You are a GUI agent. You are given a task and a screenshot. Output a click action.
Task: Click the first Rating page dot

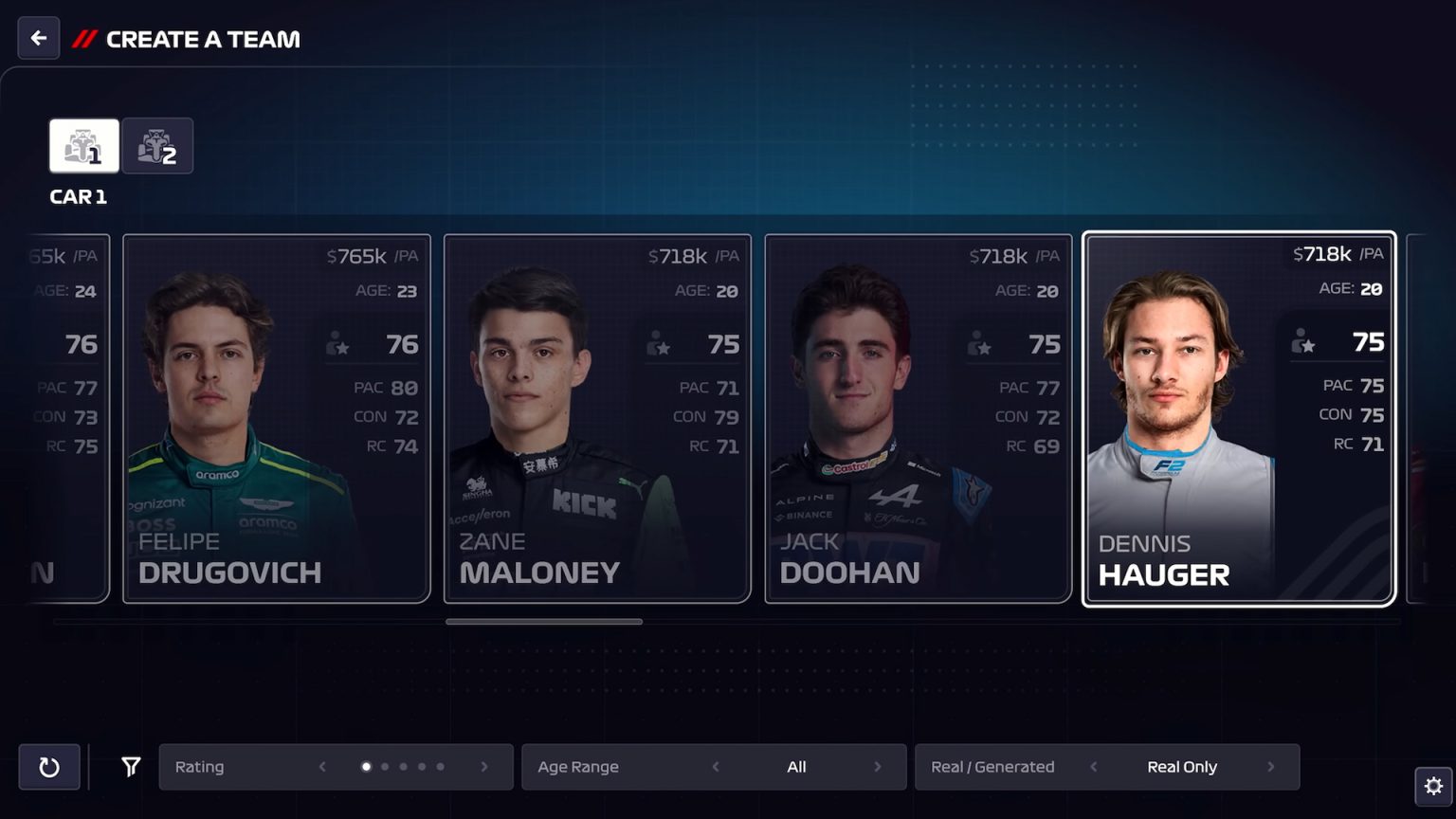pyautogui.click(x=364, y=767)
